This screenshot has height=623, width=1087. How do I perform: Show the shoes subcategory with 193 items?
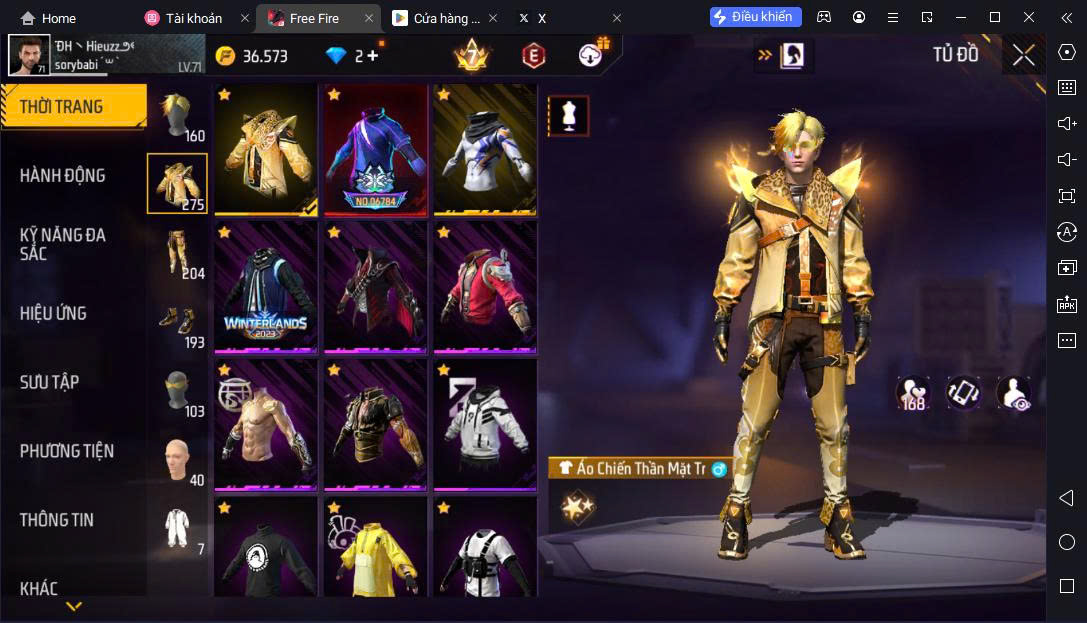178,322
